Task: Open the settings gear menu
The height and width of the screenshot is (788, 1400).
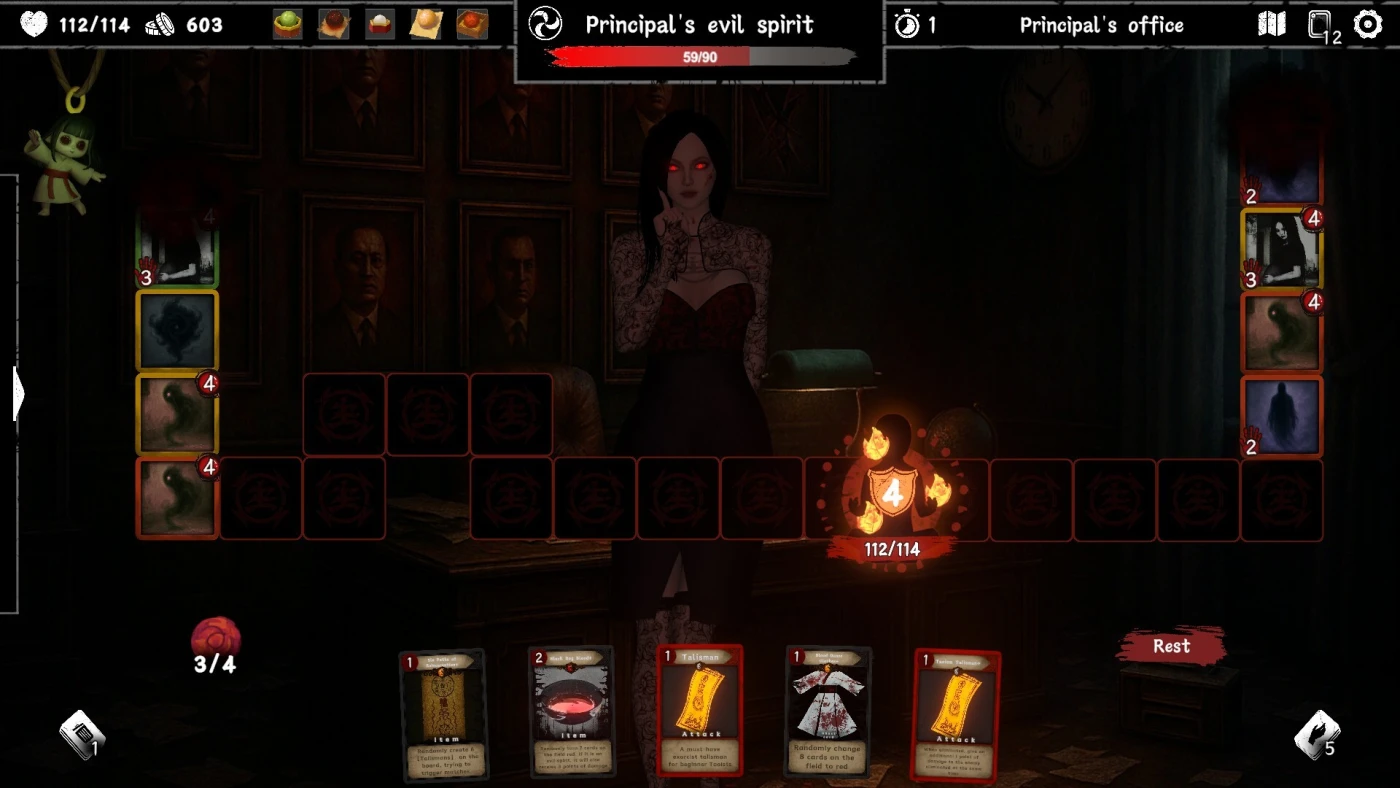Action: tap(1367, 25)
